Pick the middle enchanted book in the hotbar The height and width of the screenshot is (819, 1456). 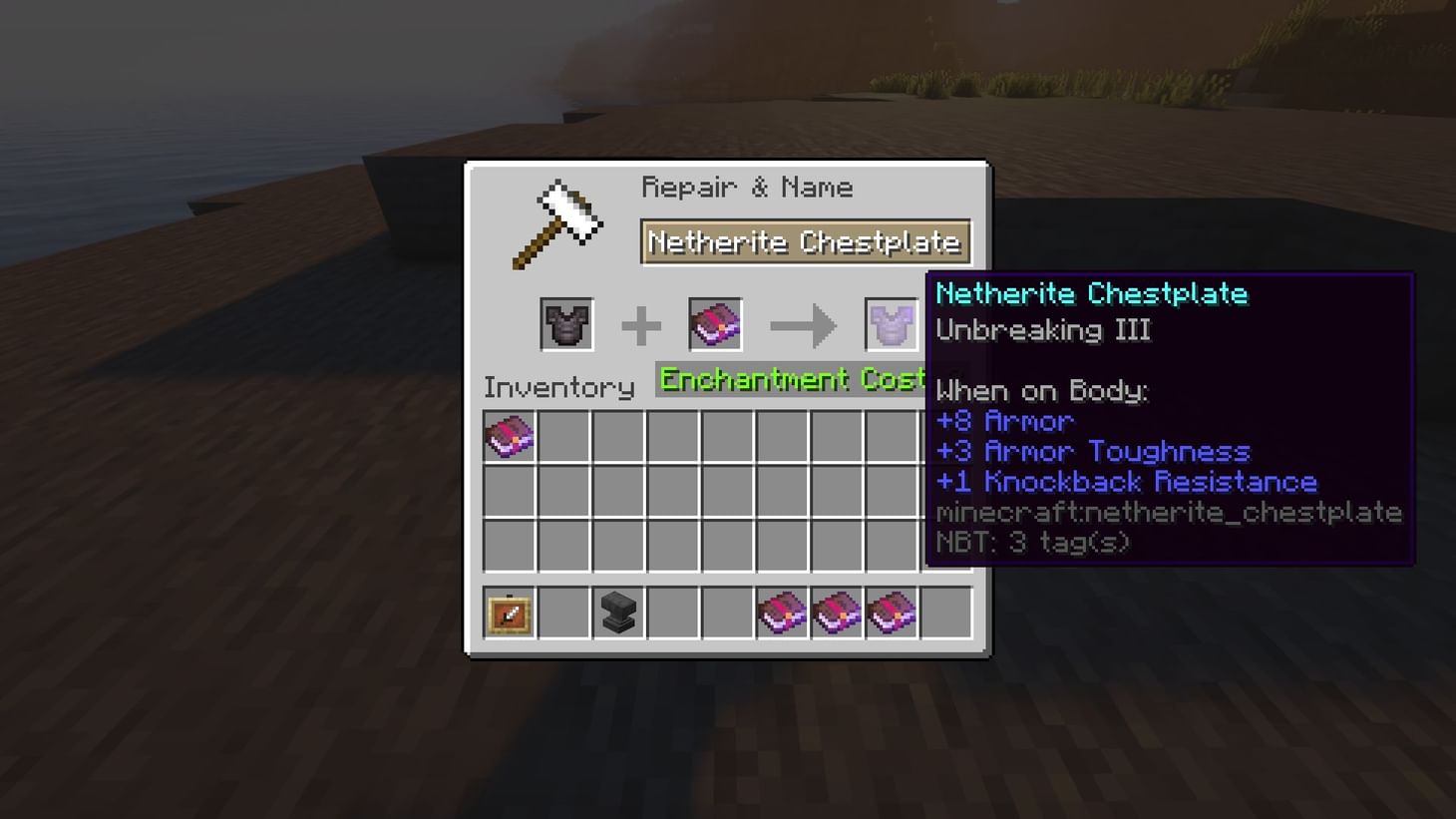pyautogui.click(x=837, y=613)
